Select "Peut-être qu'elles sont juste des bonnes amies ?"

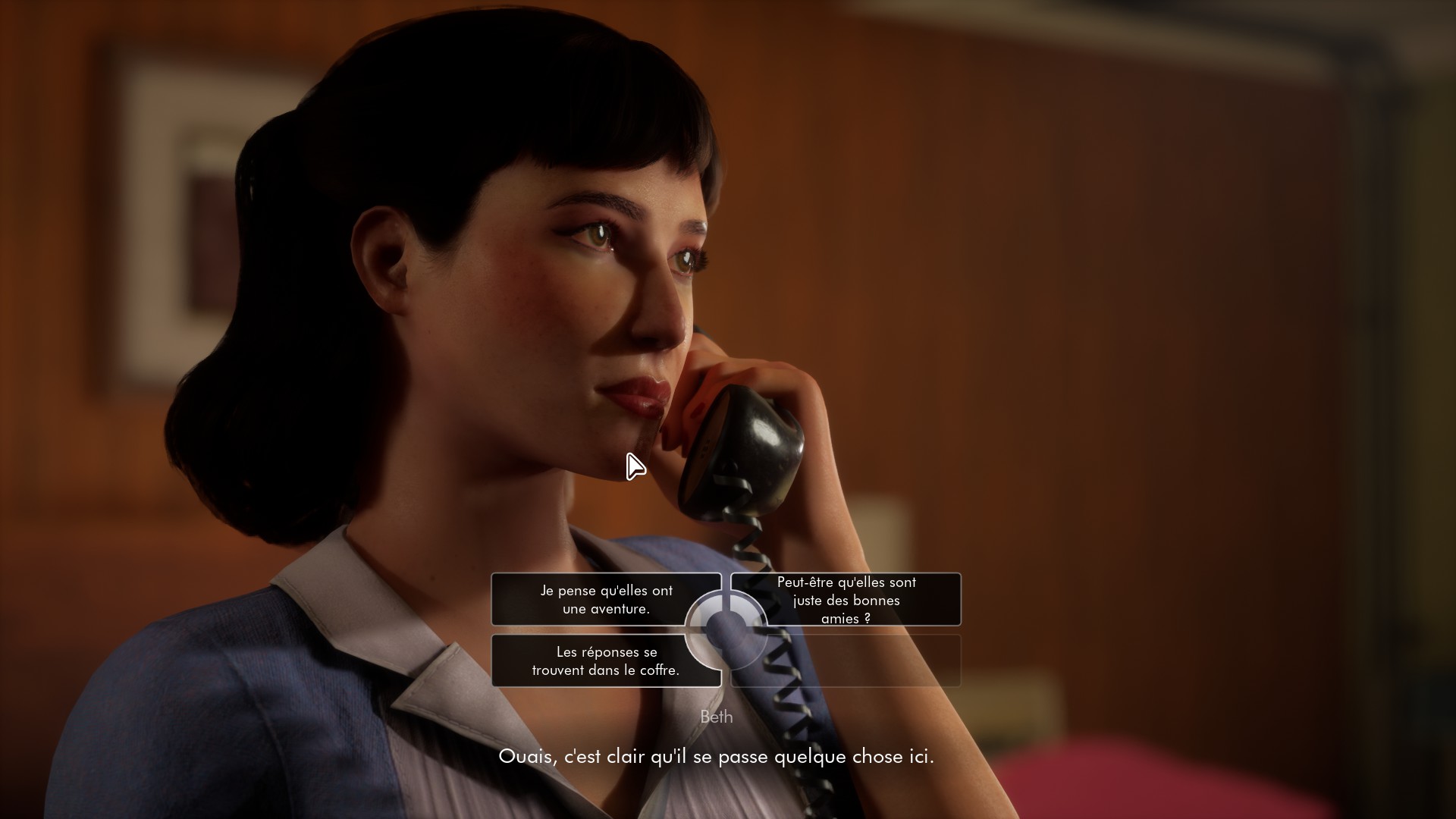point(846,599)
